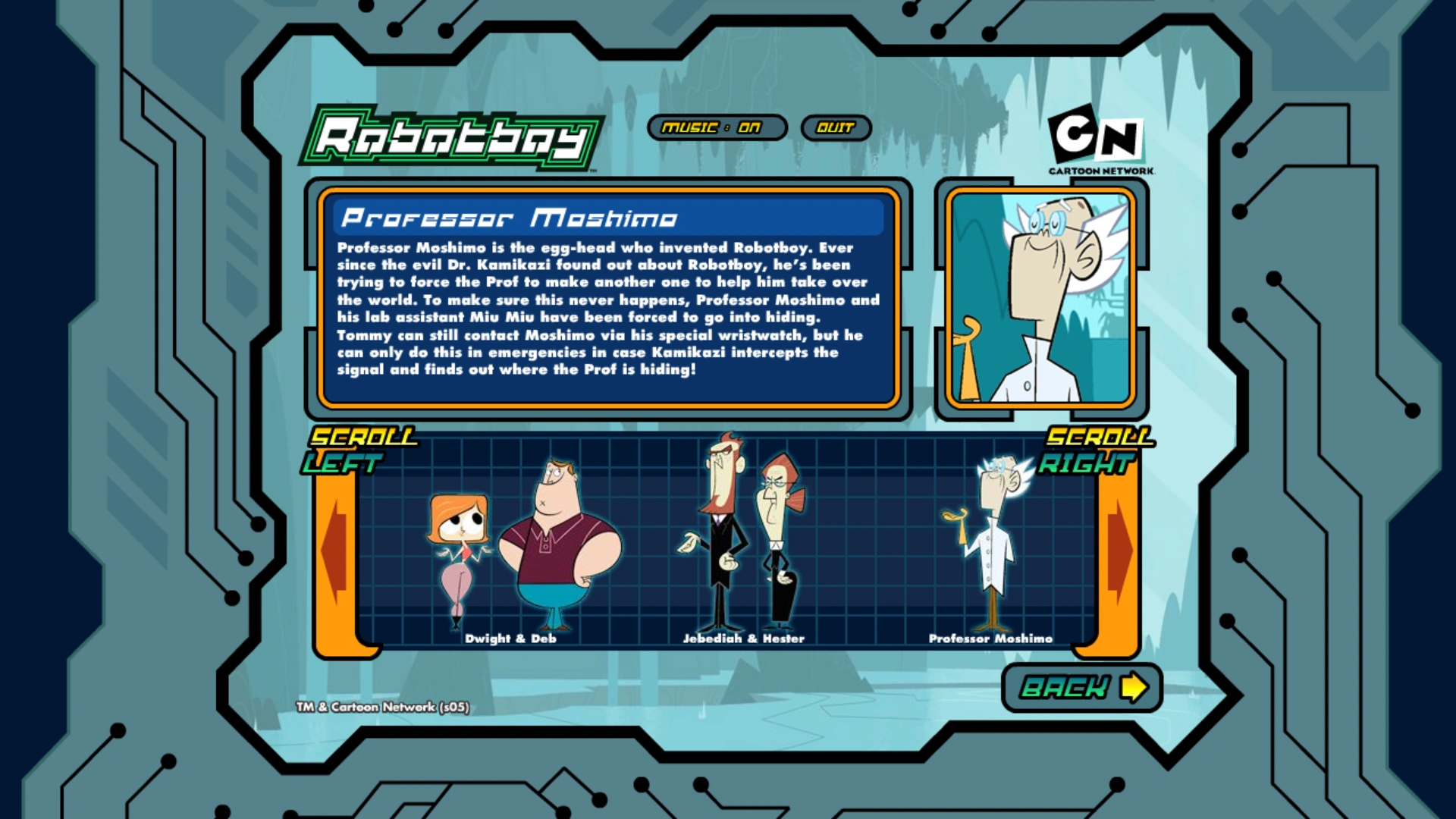Click the Scroll Left label text
The image size is (1456, 819).
coord(362,447)
